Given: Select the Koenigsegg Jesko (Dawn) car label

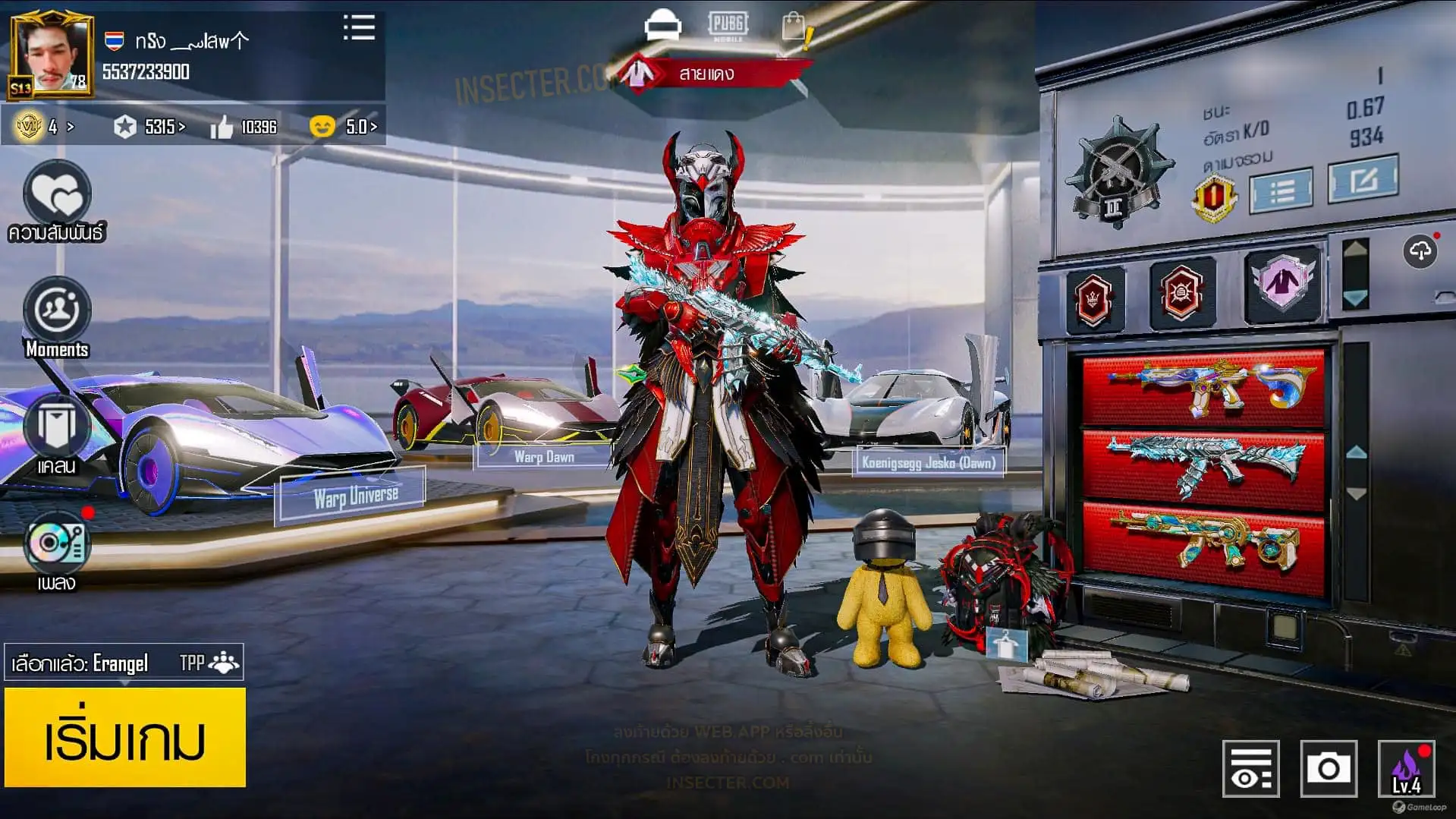Looking at the screenshot, I should [x=928, y=462].
